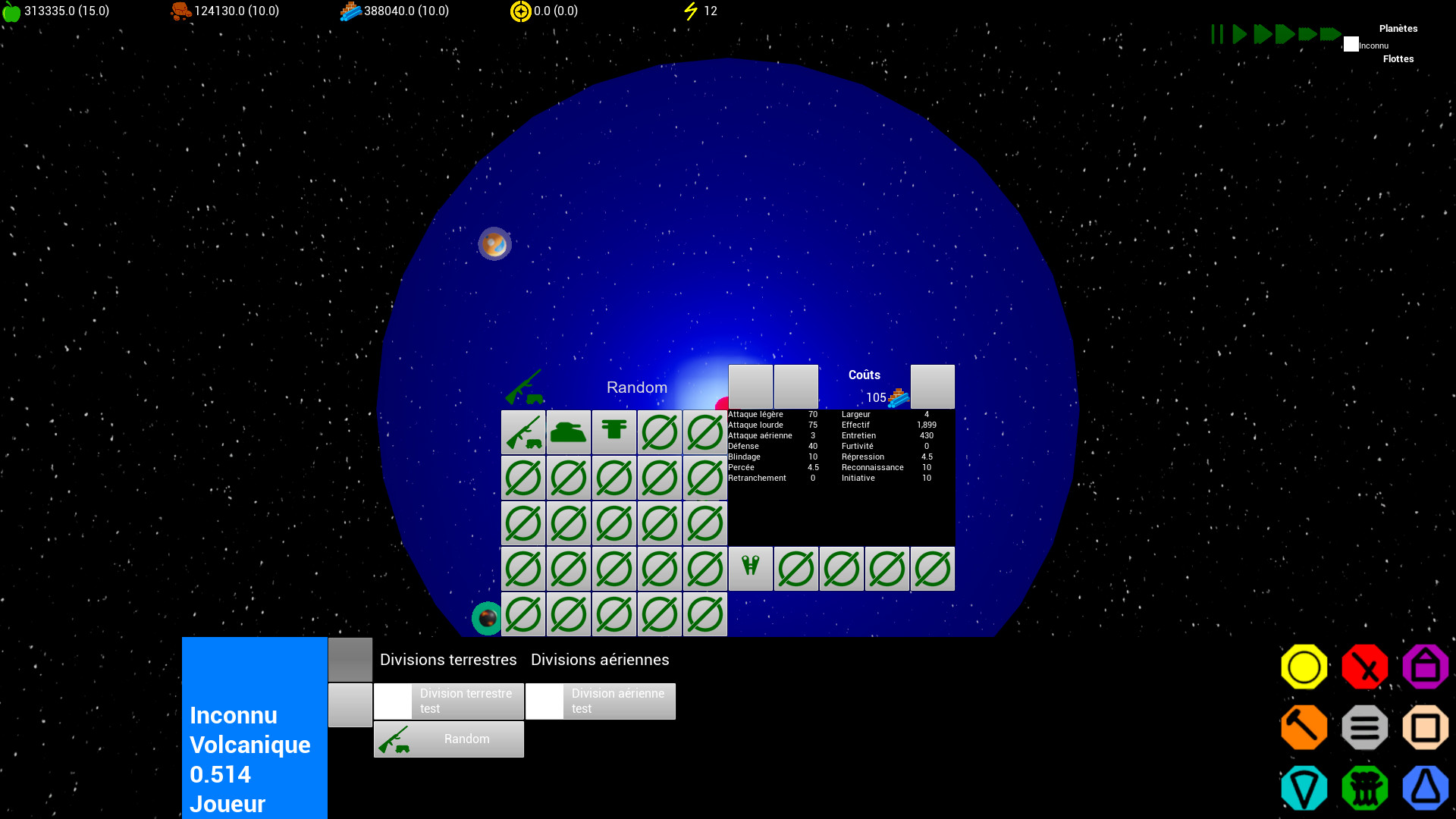This screenshot has height=819, width=1456.
Task: Switch to the Divisions terrestres tab
Action: point(447,659)
